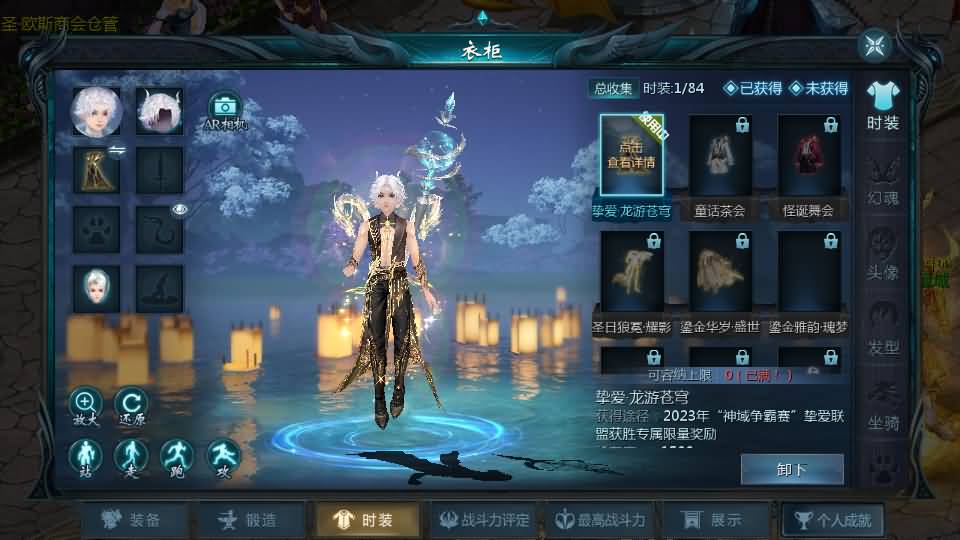
Task: Open the AR相机 camera
Action: coord(225,110)
